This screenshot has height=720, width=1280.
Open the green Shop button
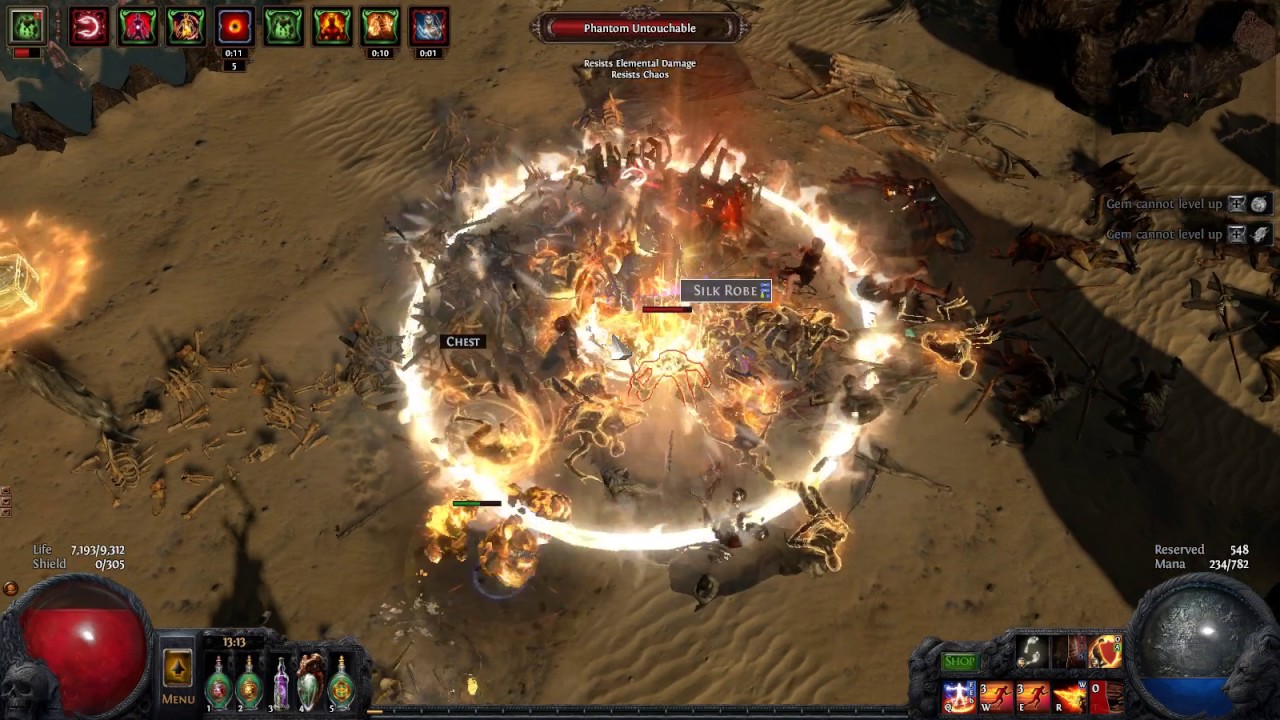(x=959, y=661)
